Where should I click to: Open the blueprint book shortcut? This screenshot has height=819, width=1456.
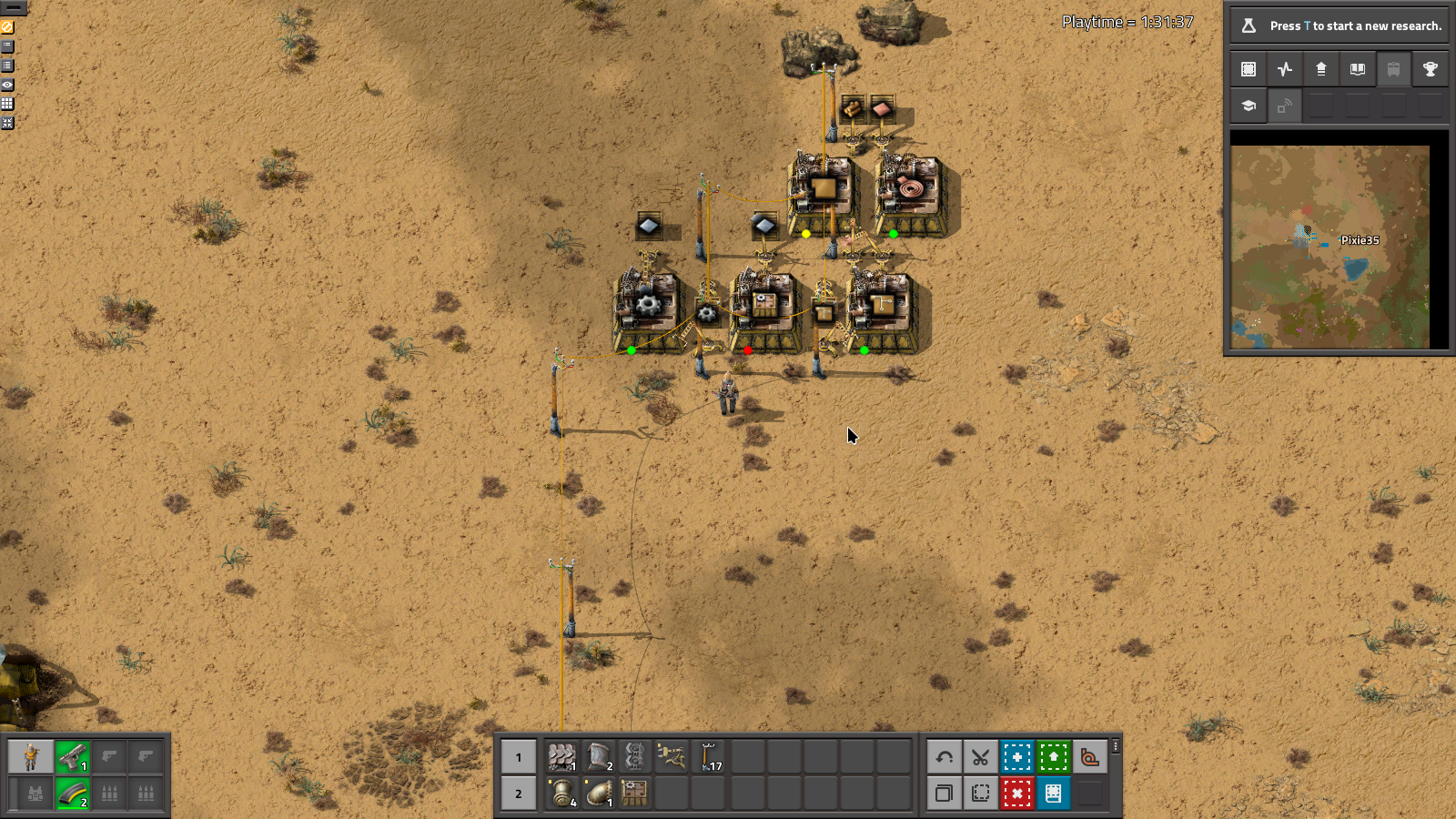1053,794
